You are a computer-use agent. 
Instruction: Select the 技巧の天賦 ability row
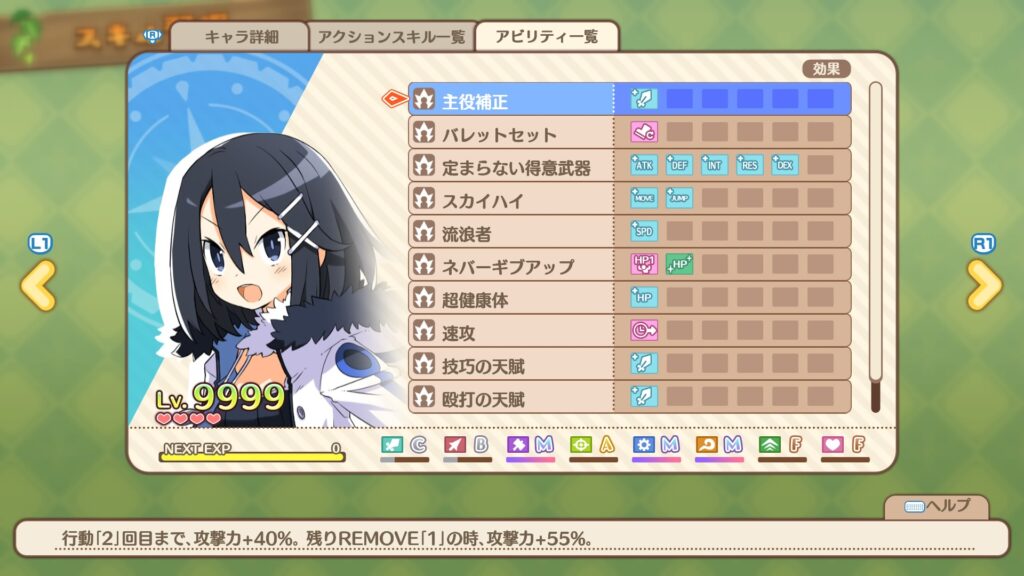(x=511, y=364)
